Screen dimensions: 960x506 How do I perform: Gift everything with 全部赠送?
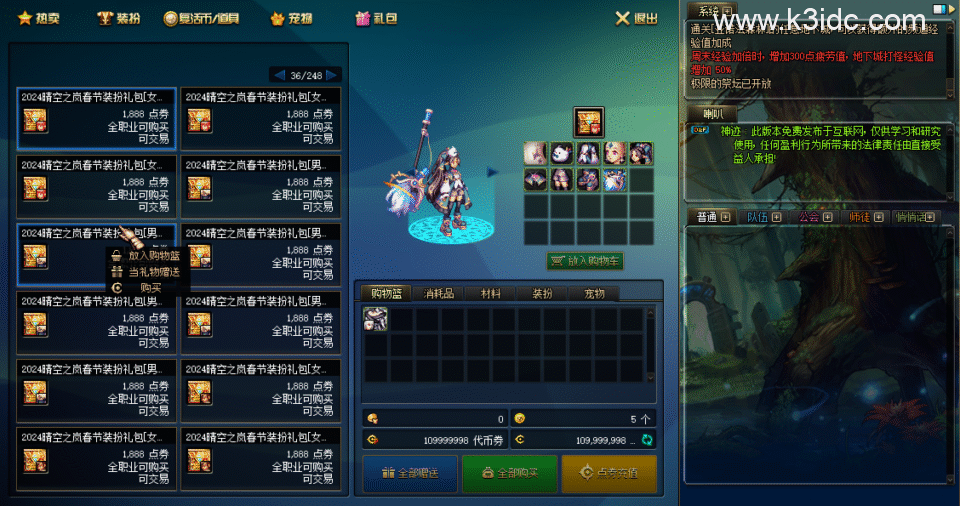408,473
